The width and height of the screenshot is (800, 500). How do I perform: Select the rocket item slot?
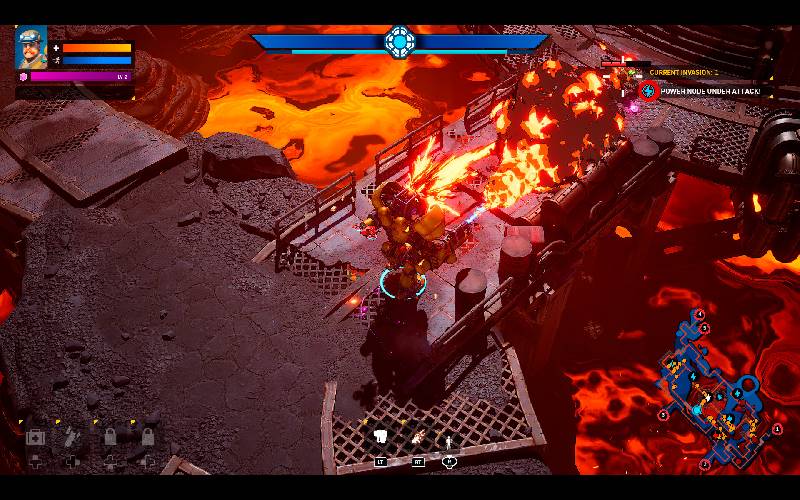[x=72, y=437]
